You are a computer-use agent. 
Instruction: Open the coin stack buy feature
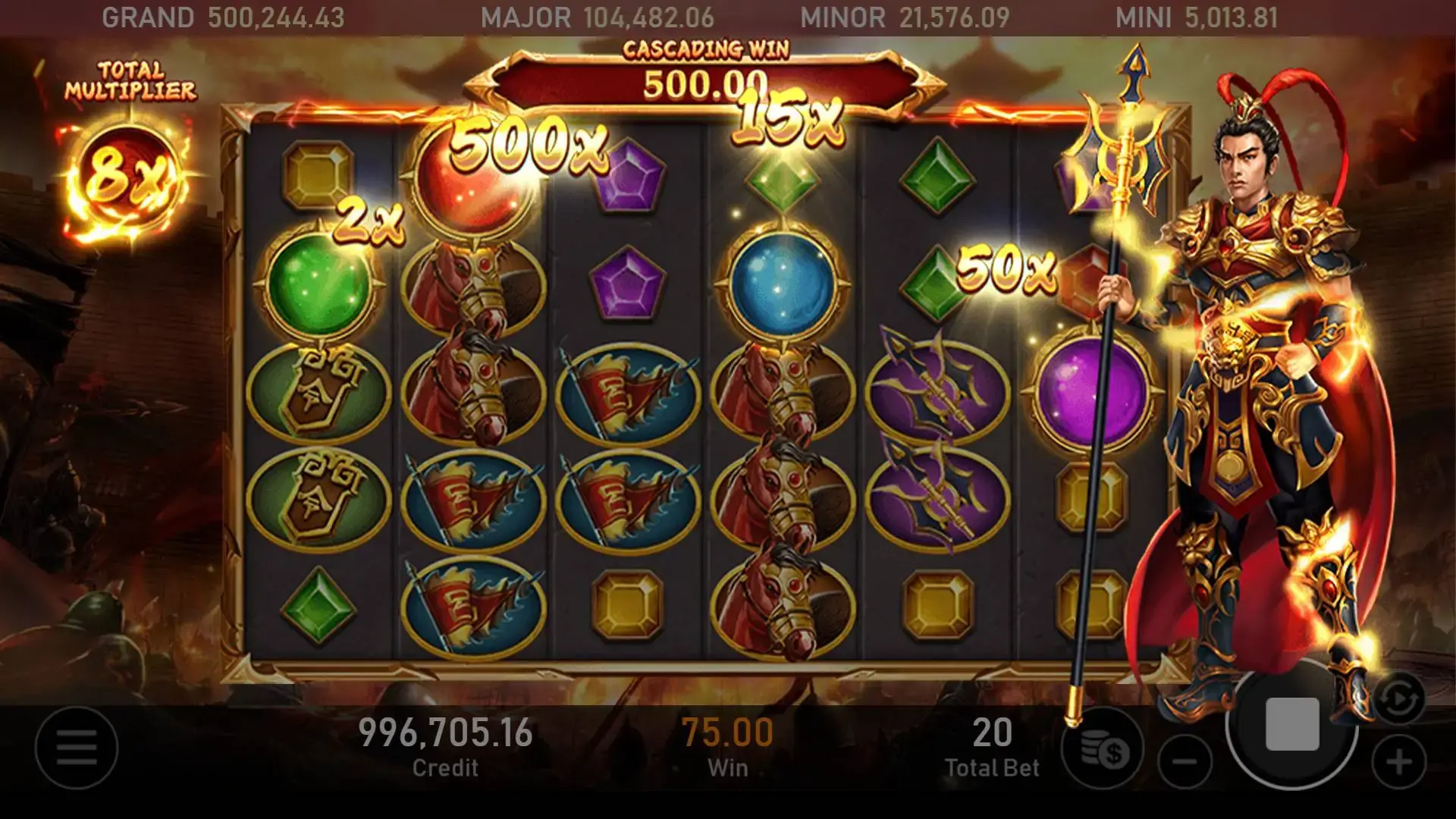point(1104,751)
